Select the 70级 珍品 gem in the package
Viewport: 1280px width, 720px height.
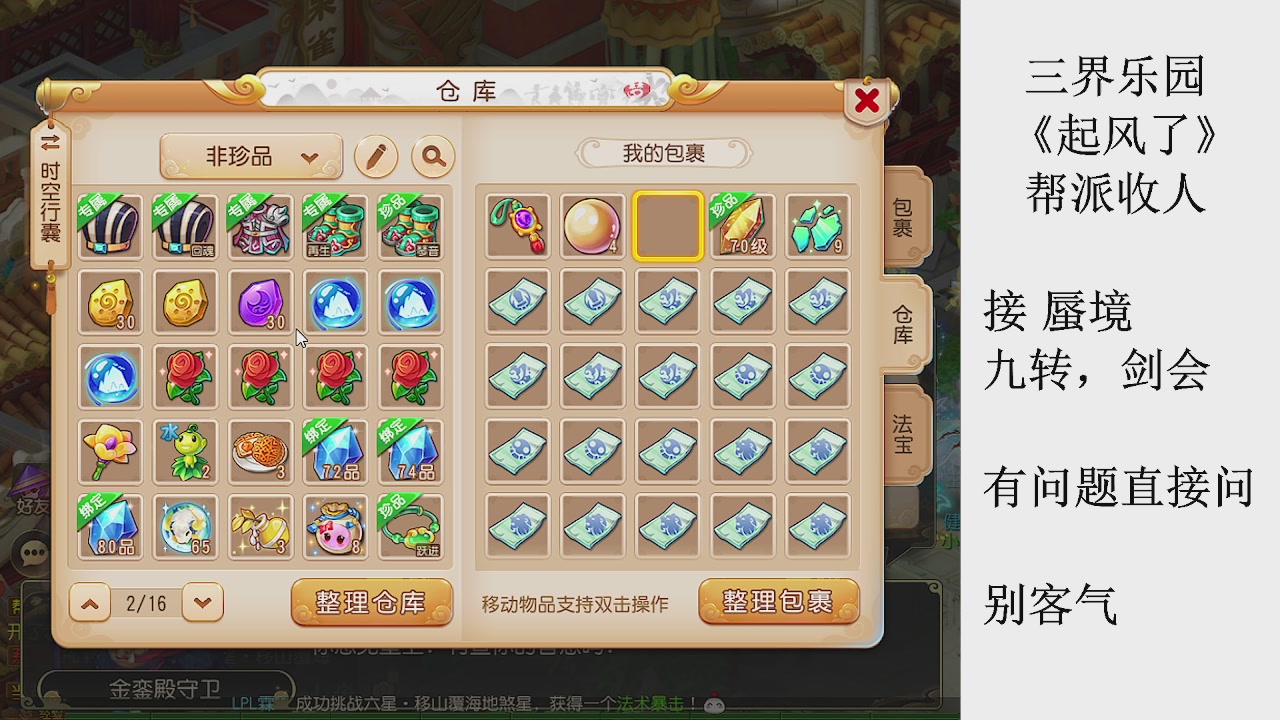743,227
